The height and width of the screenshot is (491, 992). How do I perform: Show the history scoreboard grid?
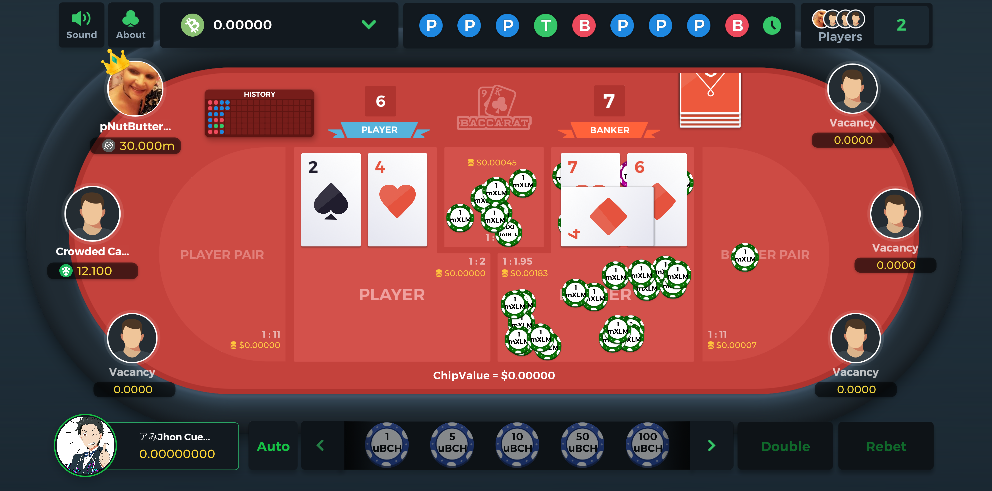pos(259,114)
